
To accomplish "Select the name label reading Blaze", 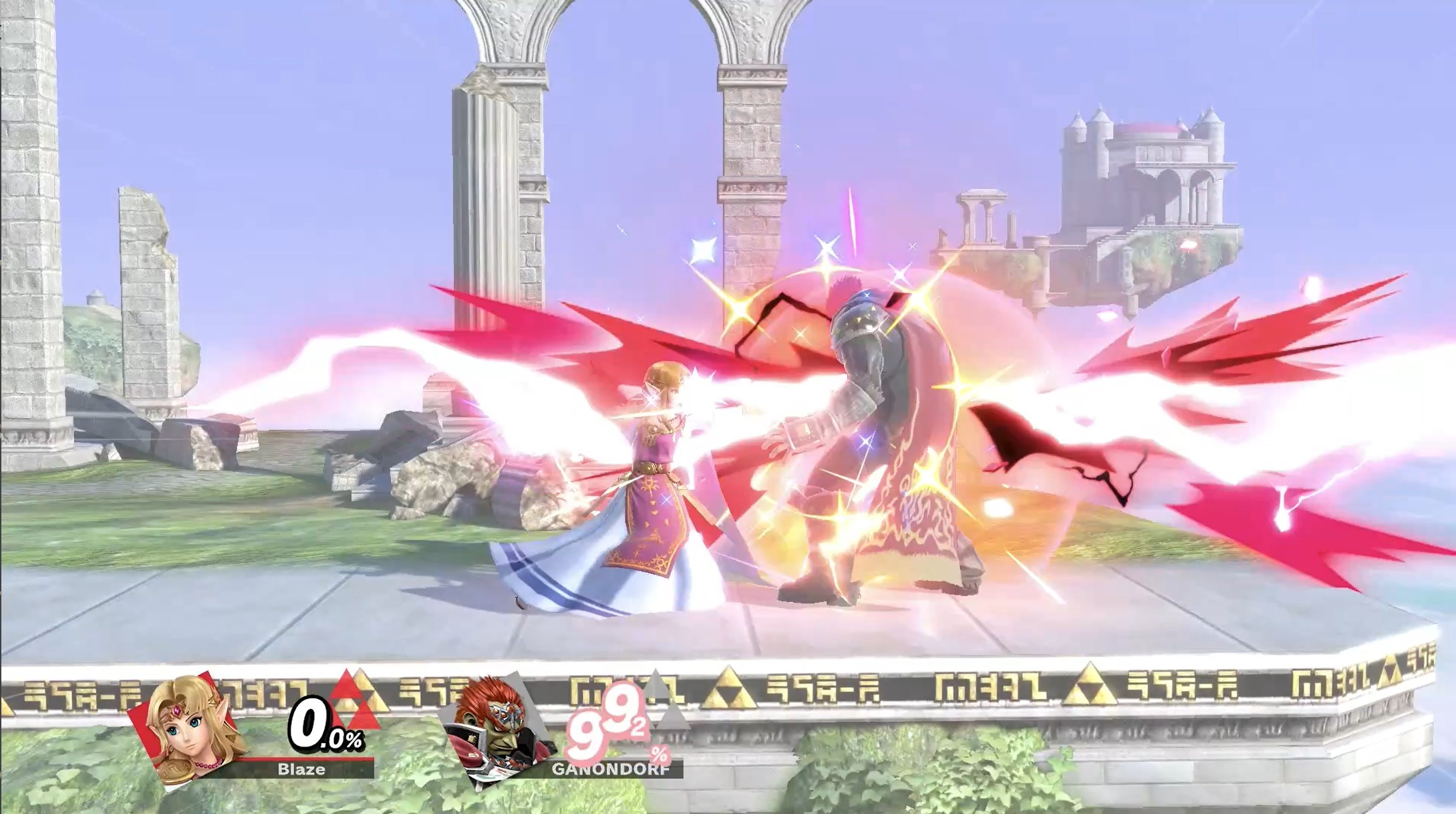I will [301, 769].
